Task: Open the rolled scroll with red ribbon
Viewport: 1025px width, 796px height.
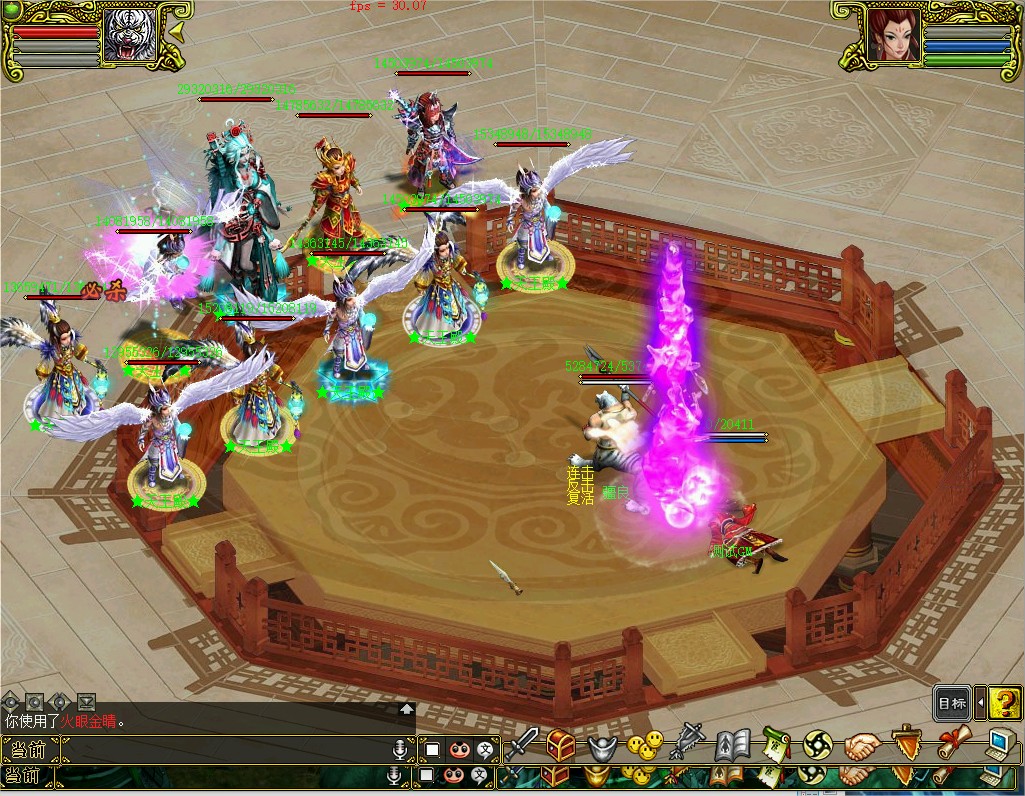Action: (950, 745)
